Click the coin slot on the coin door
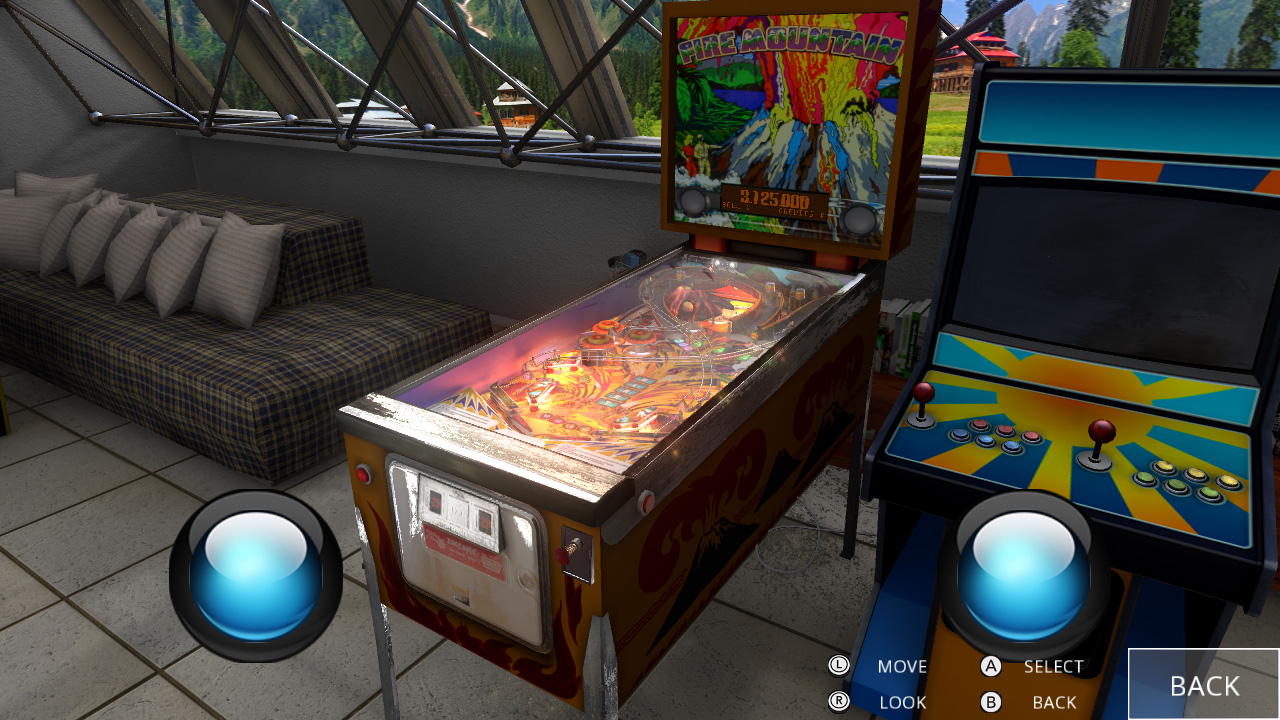This screenshot has width=1280, height=720. pos(464,510)
